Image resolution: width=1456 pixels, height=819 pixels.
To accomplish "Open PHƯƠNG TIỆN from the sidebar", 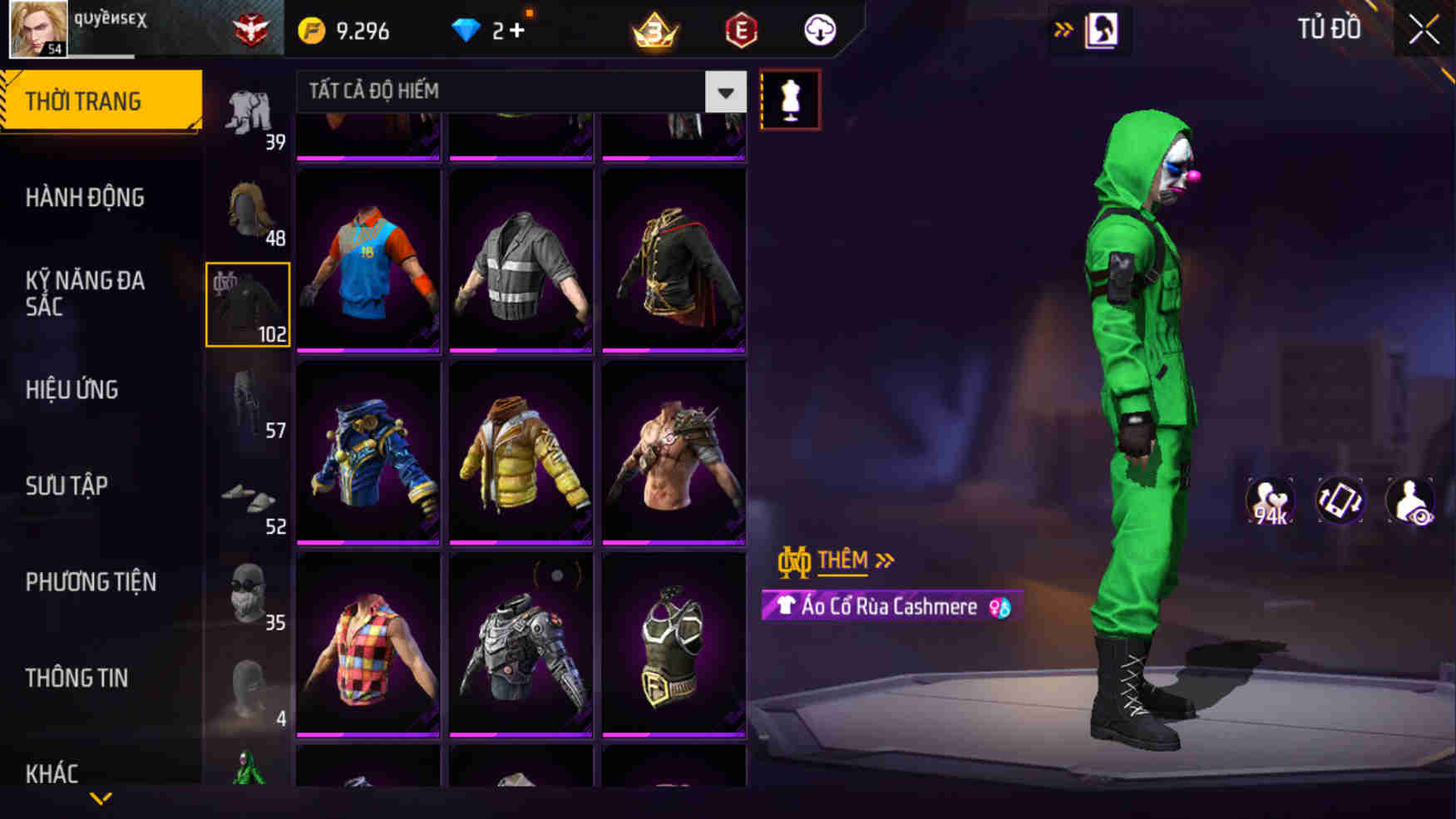I will click(x=93, y=581).
